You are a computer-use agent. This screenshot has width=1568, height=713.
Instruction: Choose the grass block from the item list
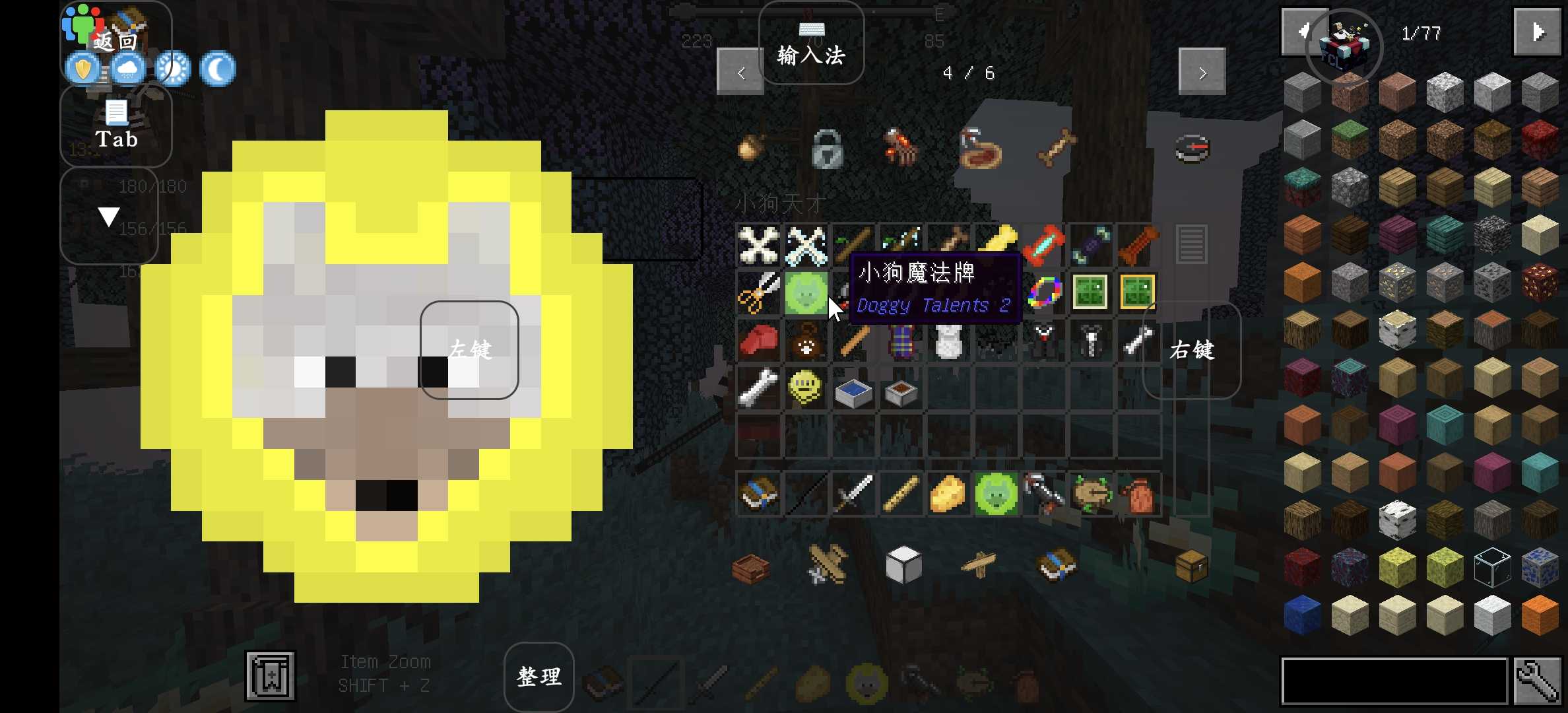1350,139
